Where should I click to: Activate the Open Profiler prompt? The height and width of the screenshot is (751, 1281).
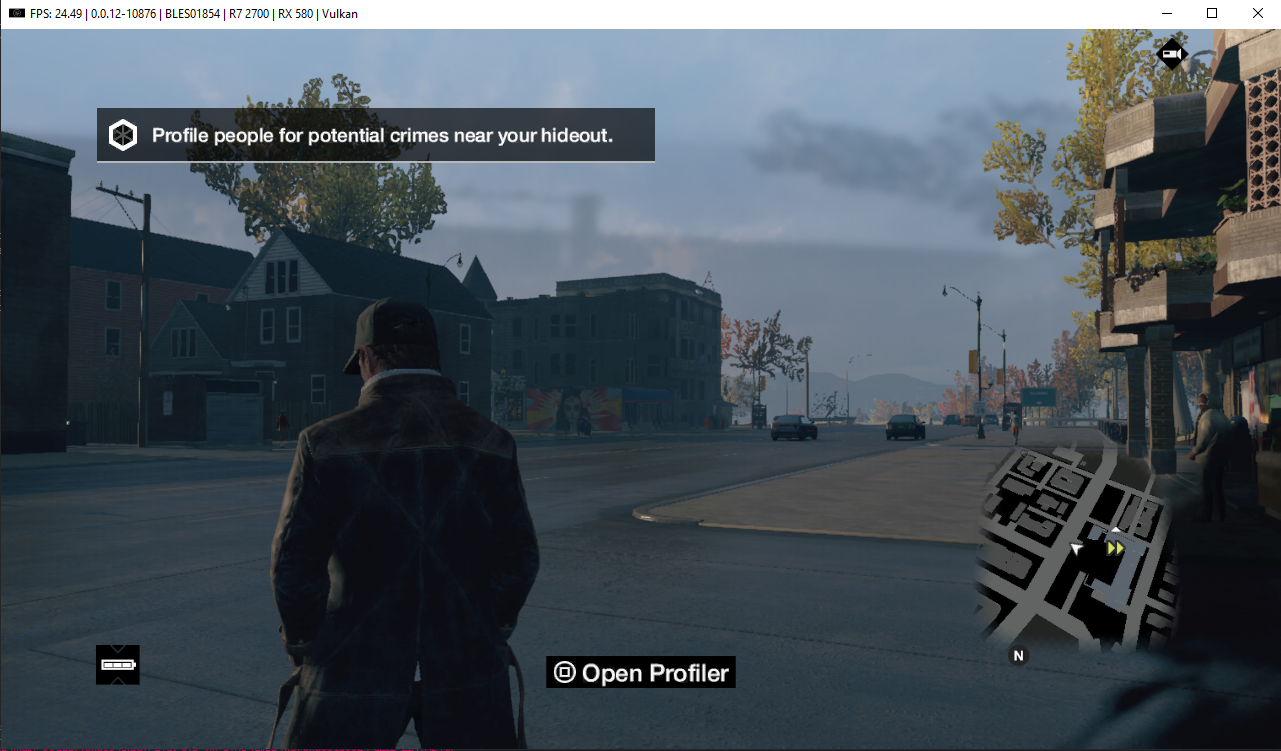pyautogui.click(x=640, y=672)
